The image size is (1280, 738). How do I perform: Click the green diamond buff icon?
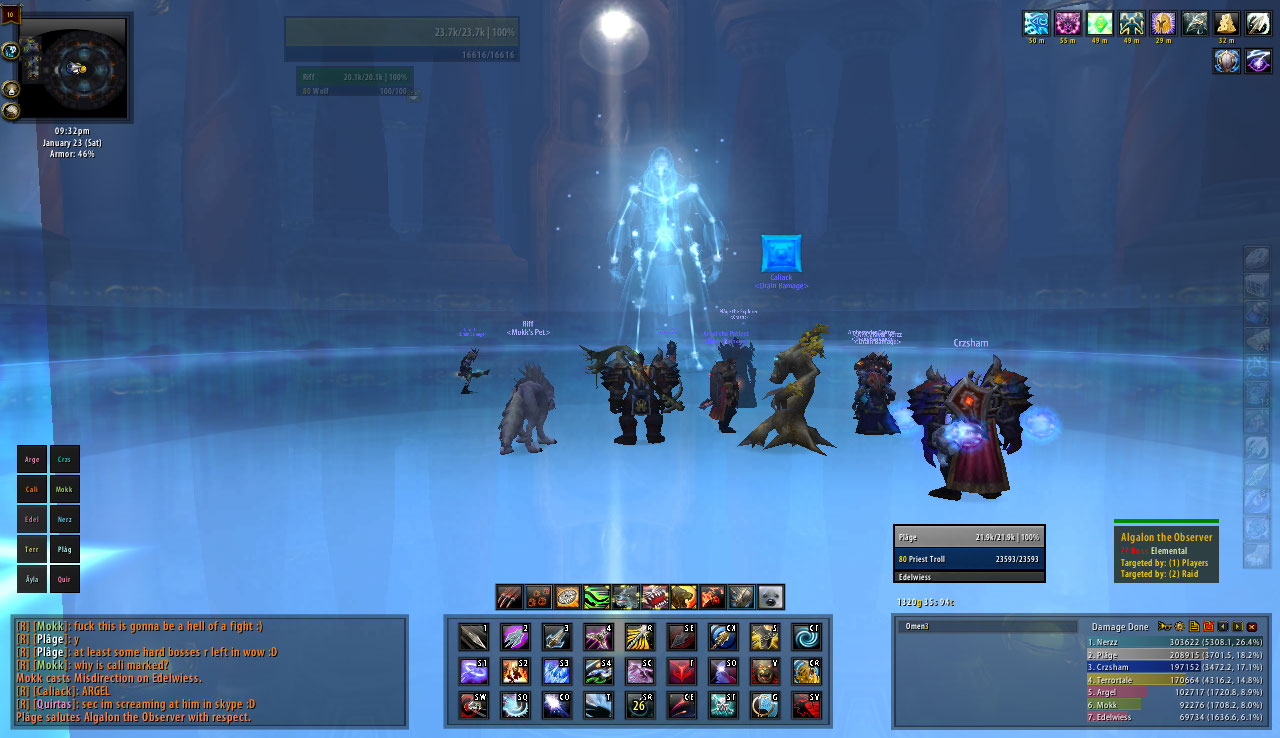tap(1100, 24)
